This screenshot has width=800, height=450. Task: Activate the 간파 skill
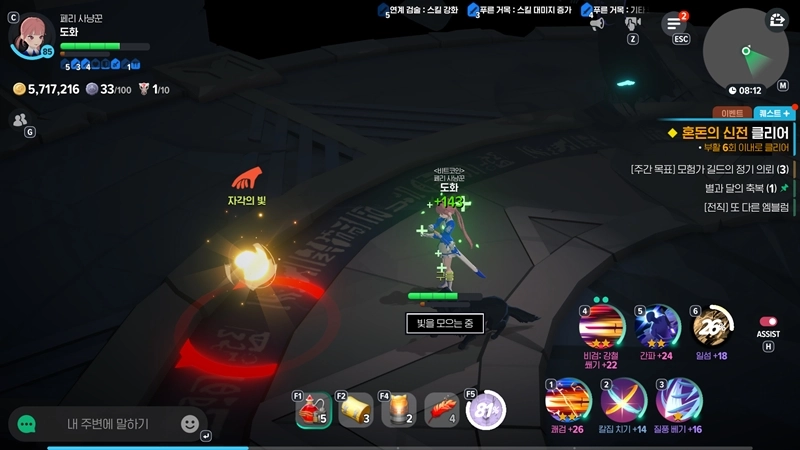(657, 326)
